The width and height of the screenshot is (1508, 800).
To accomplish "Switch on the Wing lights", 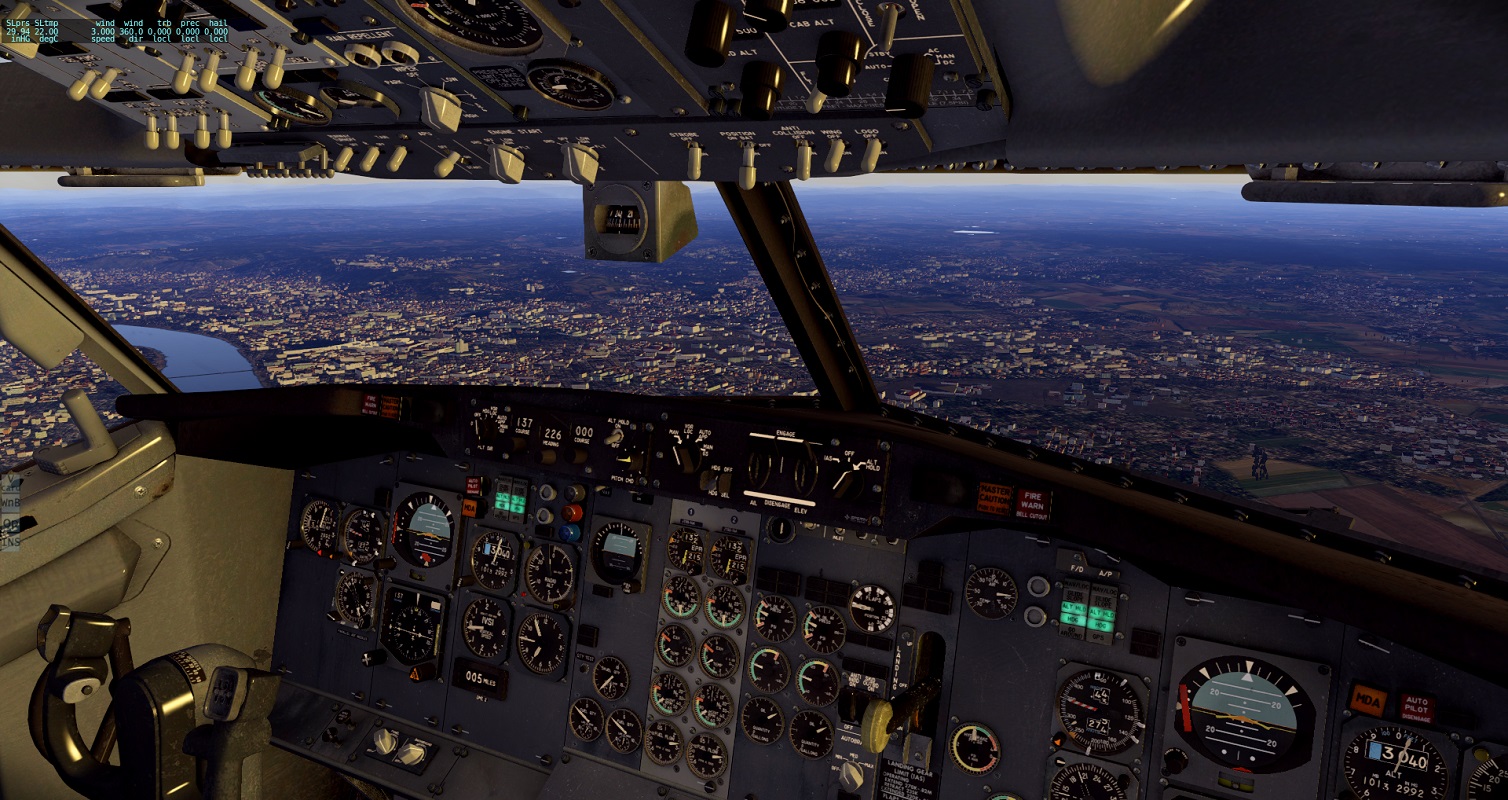I will click(x=836, y=156).
